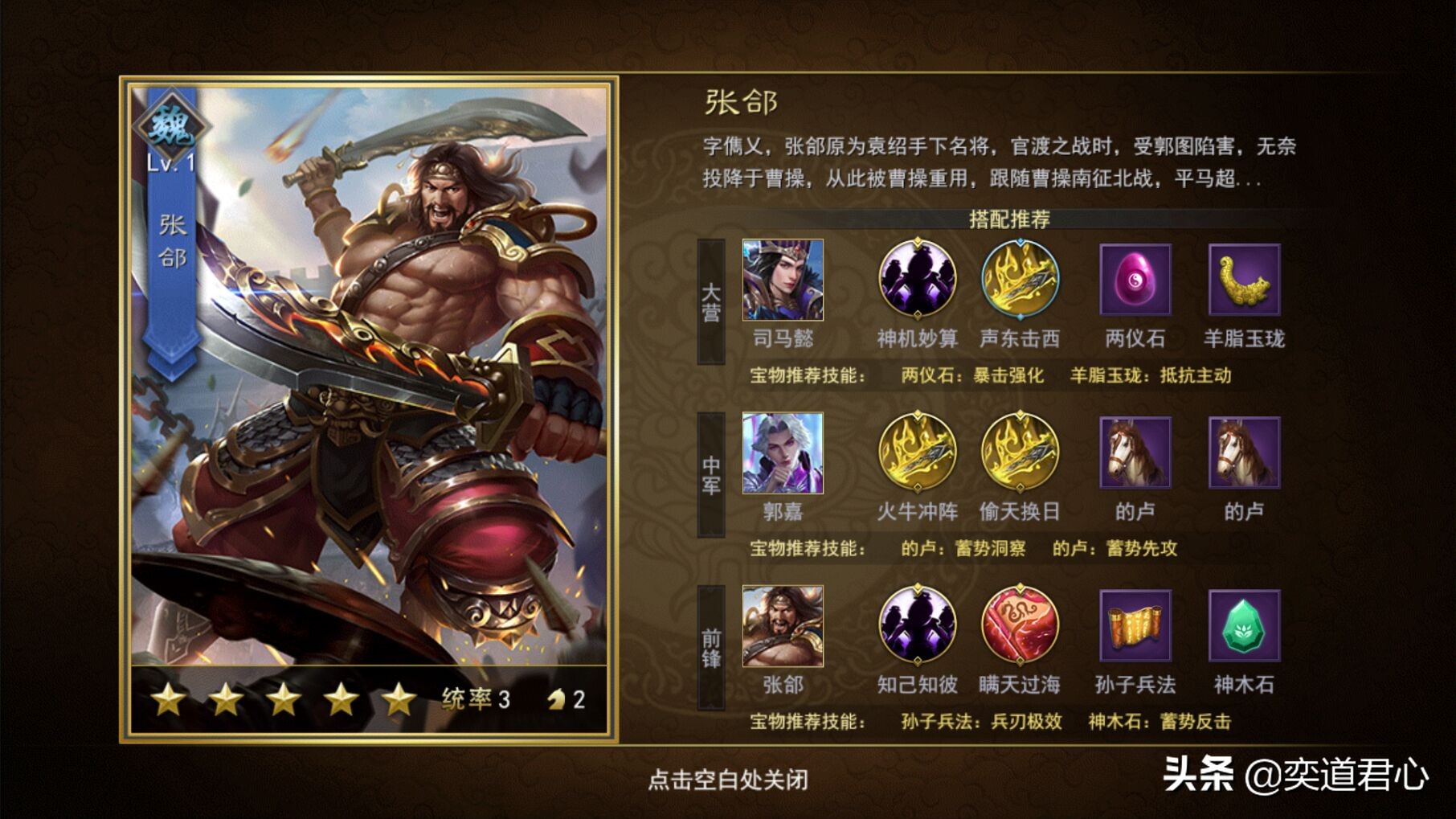Select the first 的卢 horse icon
The width and height of the screenshot is (1456, 819).
point(1135,454)
